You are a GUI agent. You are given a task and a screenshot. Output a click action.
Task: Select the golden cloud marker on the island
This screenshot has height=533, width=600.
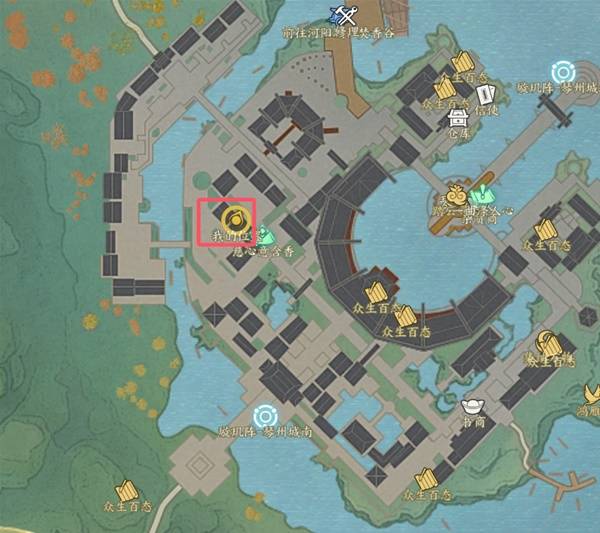click(x=458, y=193)
